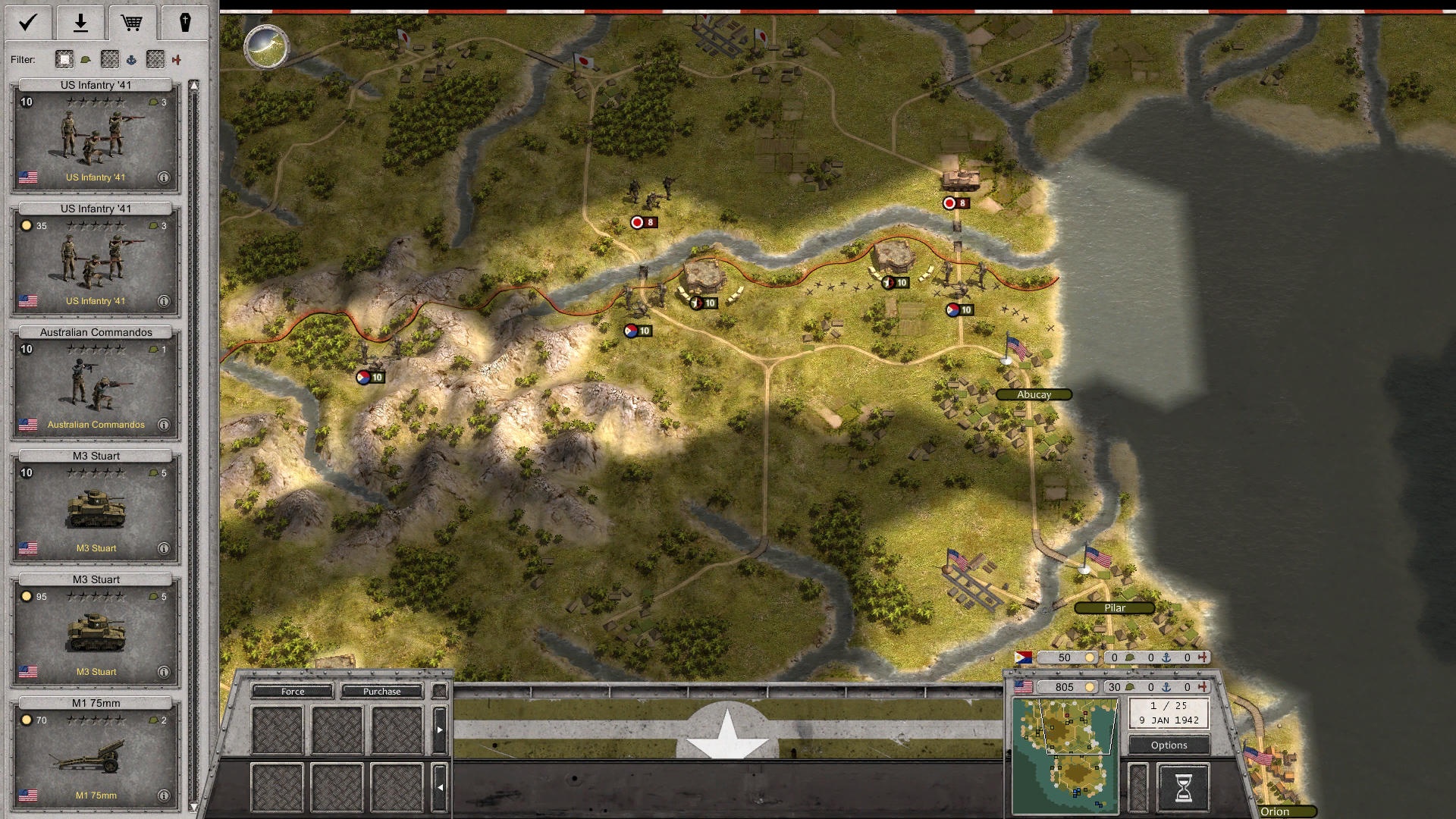
Task: Choose the Australian Commandos unit card
Action: tap(96, 383)
